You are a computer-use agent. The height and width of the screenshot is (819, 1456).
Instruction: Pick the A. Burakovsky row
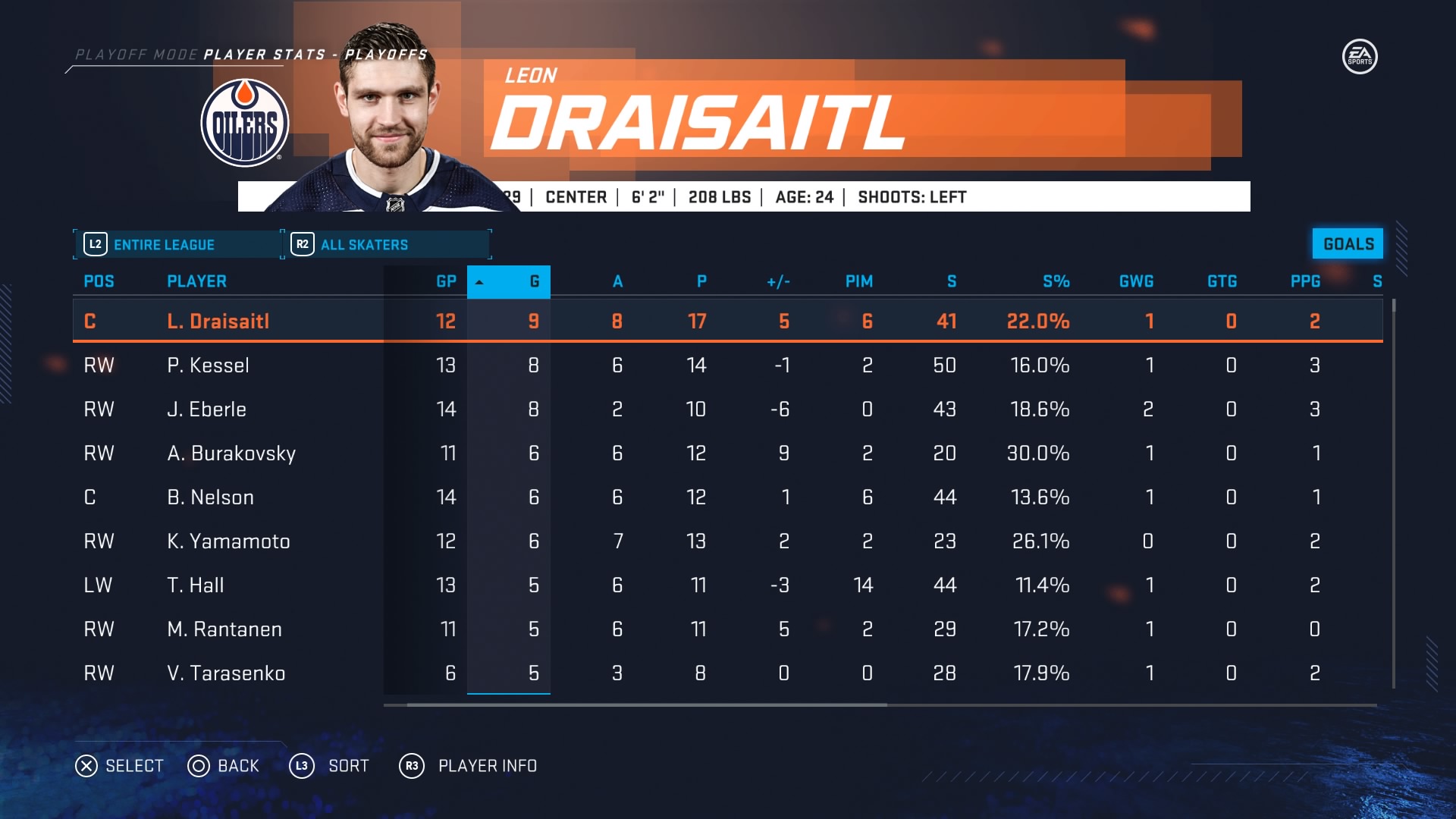(231, 453)
